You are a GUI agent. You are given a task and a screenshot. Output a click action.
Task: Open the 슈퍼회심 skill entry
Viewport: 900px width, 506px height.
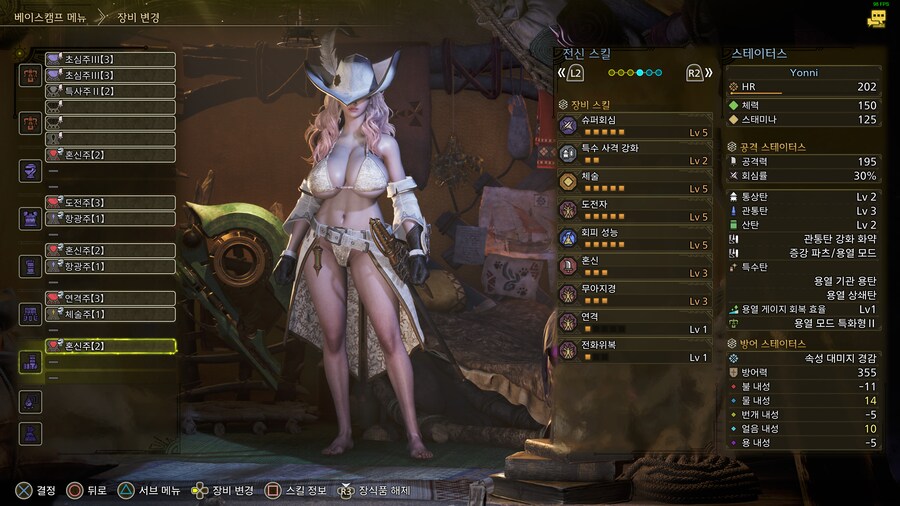[x=635, y=125]
